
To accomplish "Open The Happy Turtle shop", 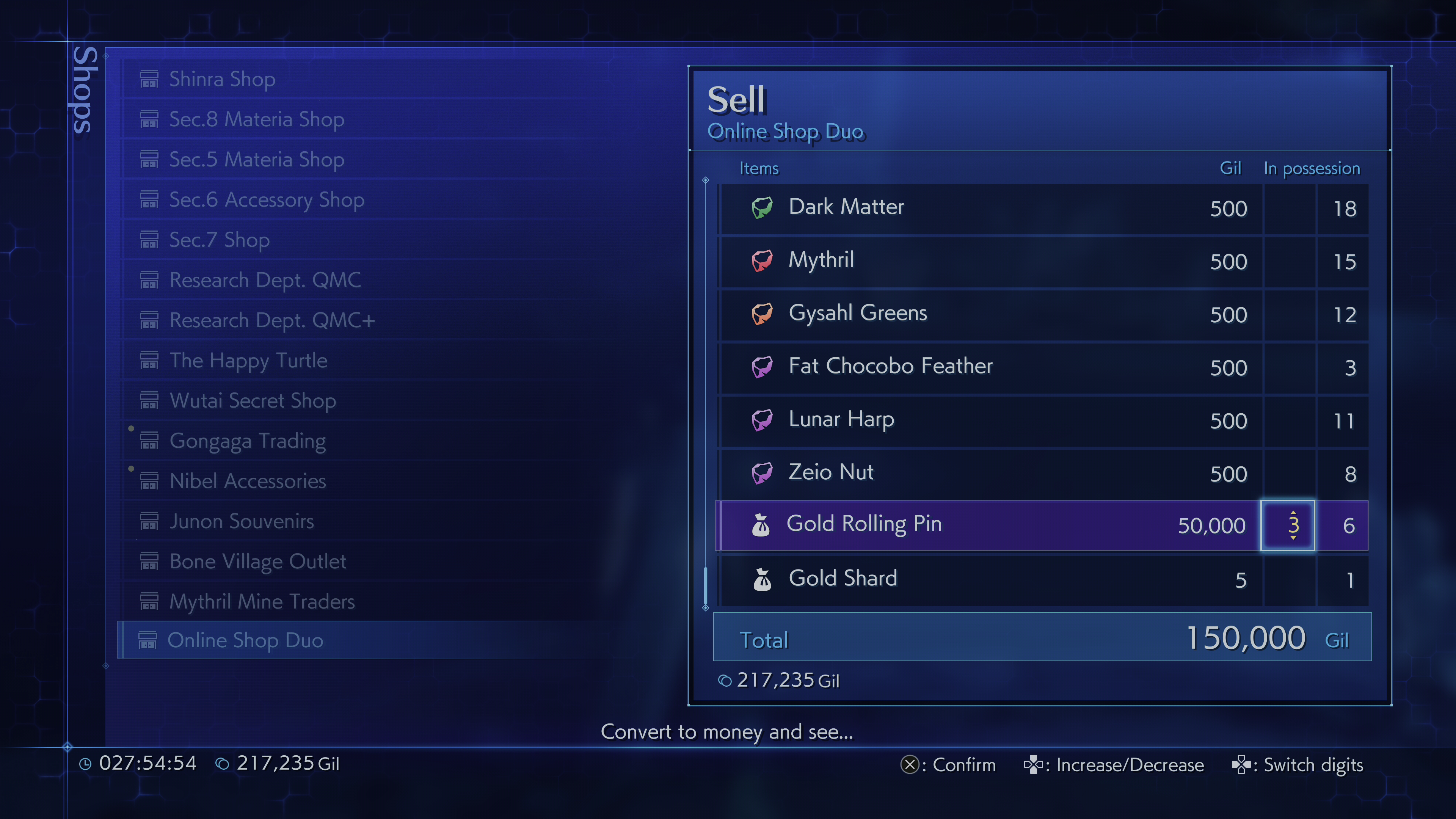I will 248,361.
